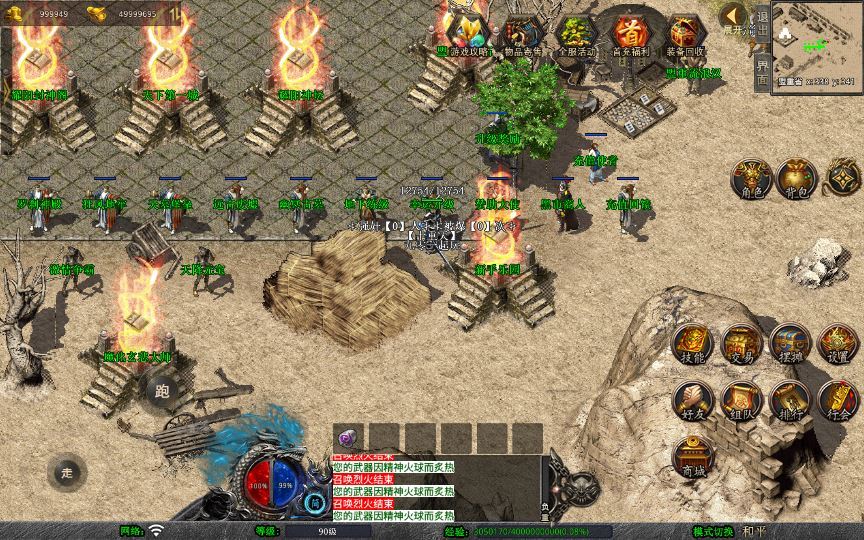The height and width of the screenshot is (540, 864).
Task: View the 排行 rankings board
Action: tap(789, 400)
